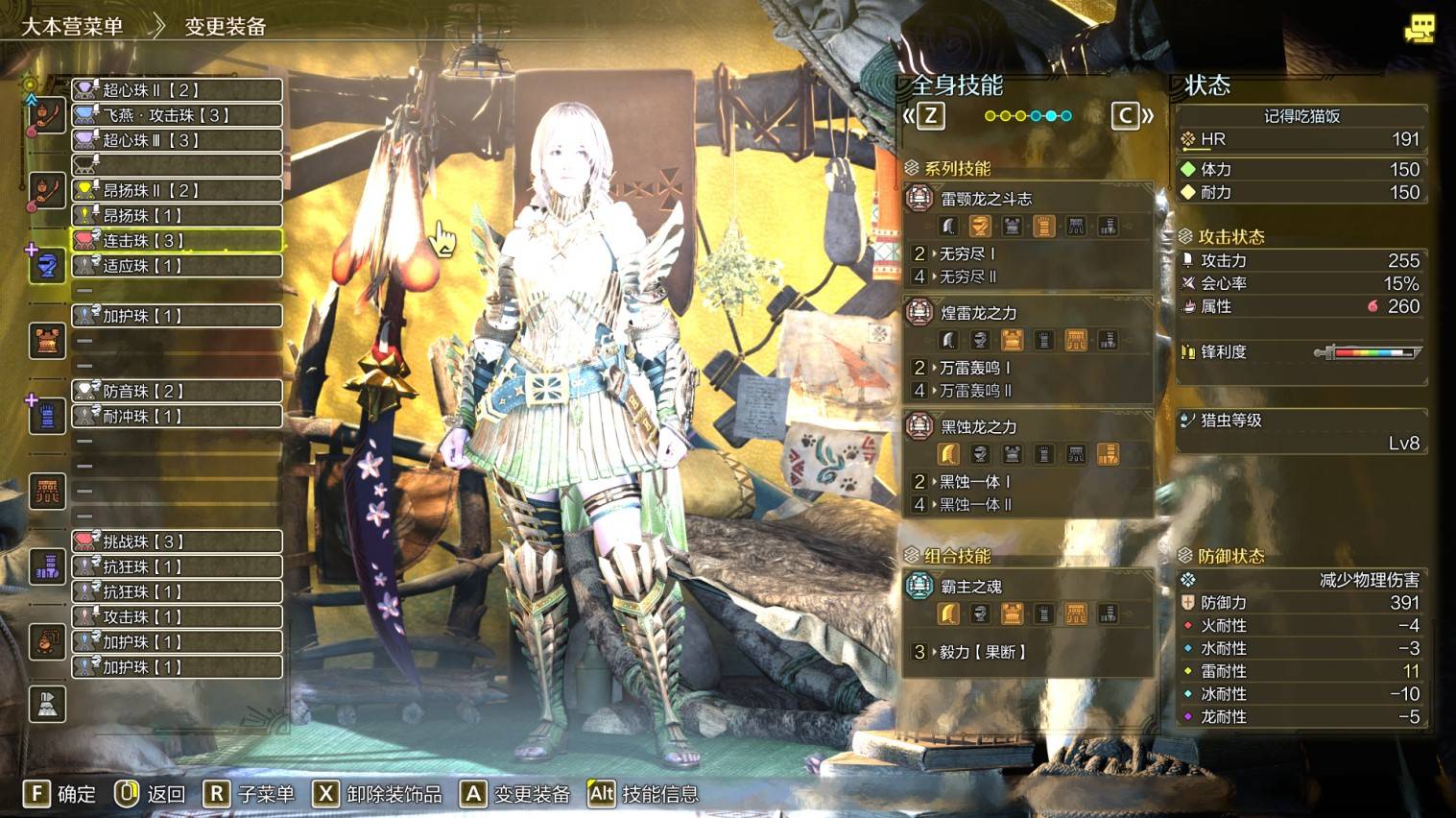The image size is (1456, 818).
Task: Choose the 攻击珠【1】 decoration slot
Action: (178, 616)
